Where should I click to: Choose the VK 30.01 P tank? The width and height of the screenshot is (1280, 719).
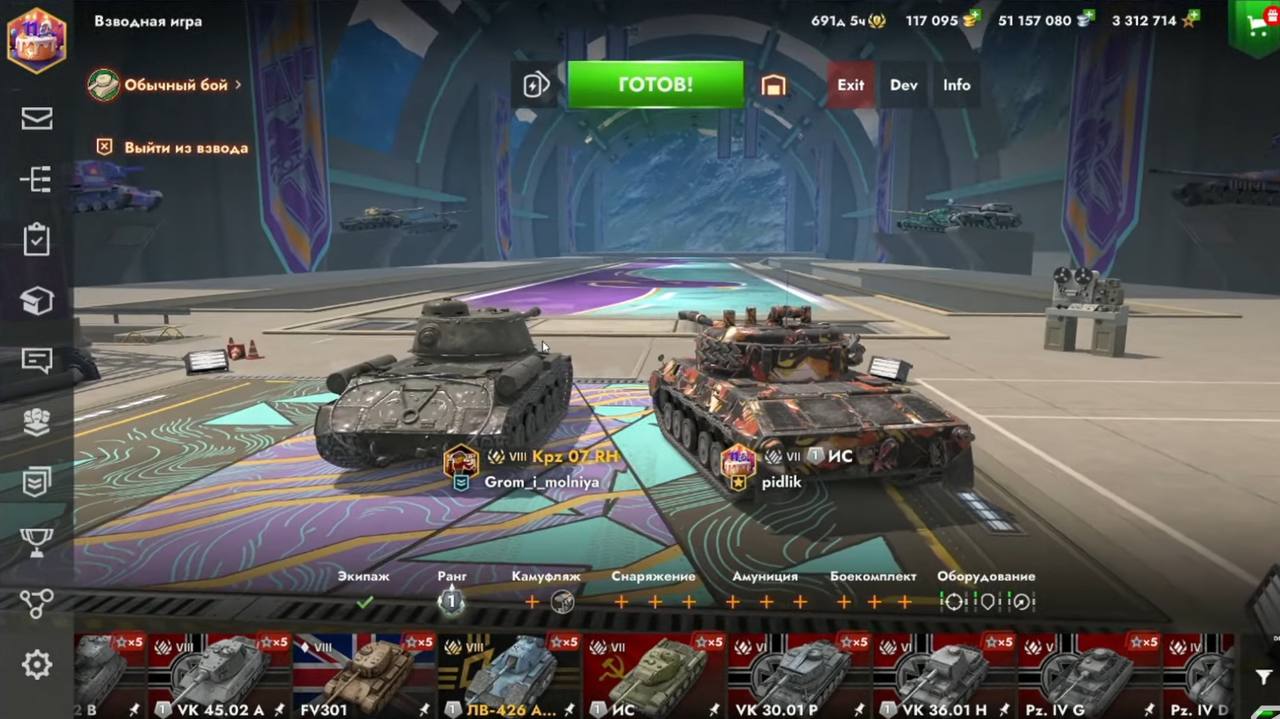point(798,675)
